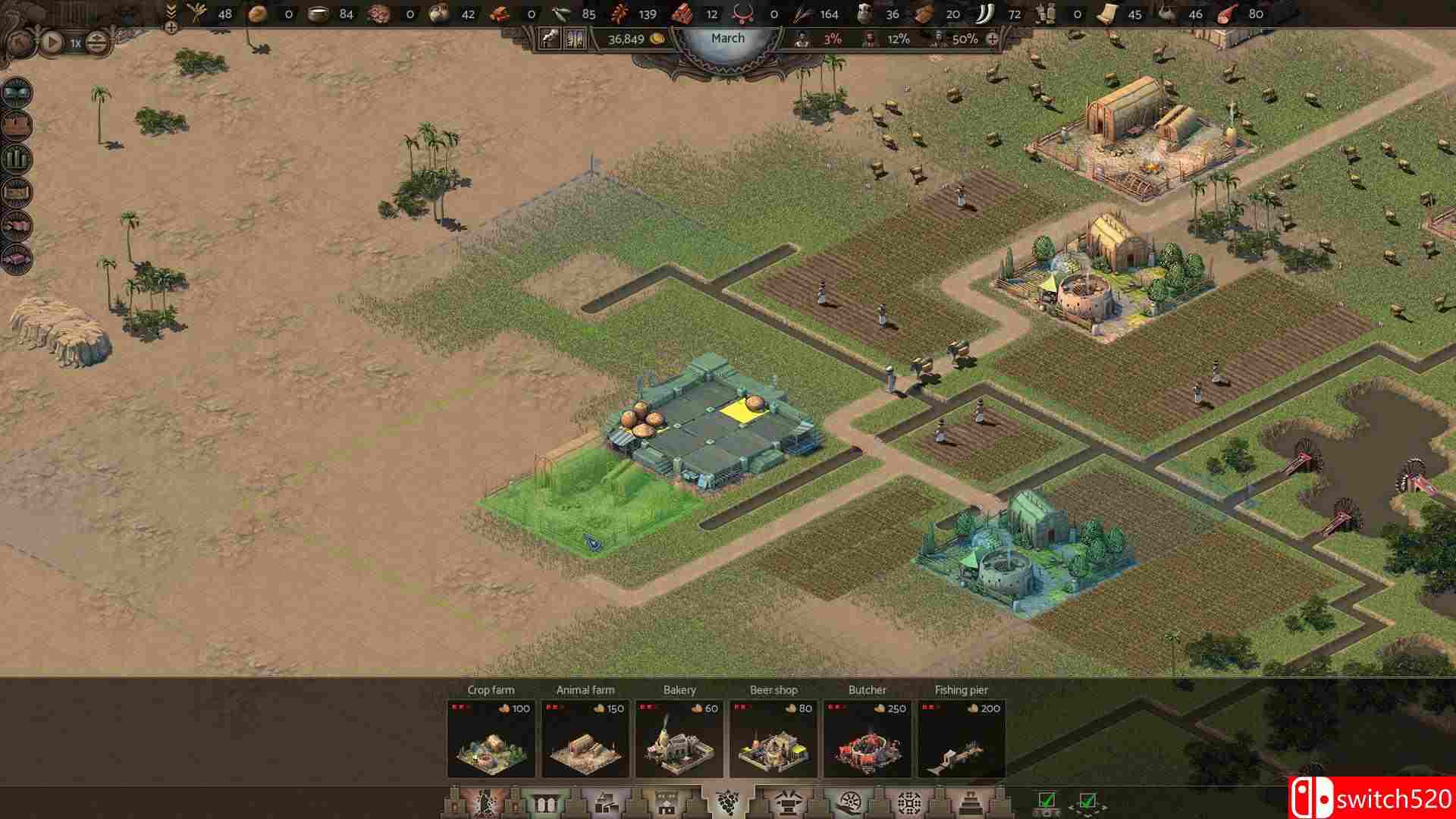1456x819 pixels.
Task: Click the plus icon beside the 50% indicator
Action: pos(993,39)
